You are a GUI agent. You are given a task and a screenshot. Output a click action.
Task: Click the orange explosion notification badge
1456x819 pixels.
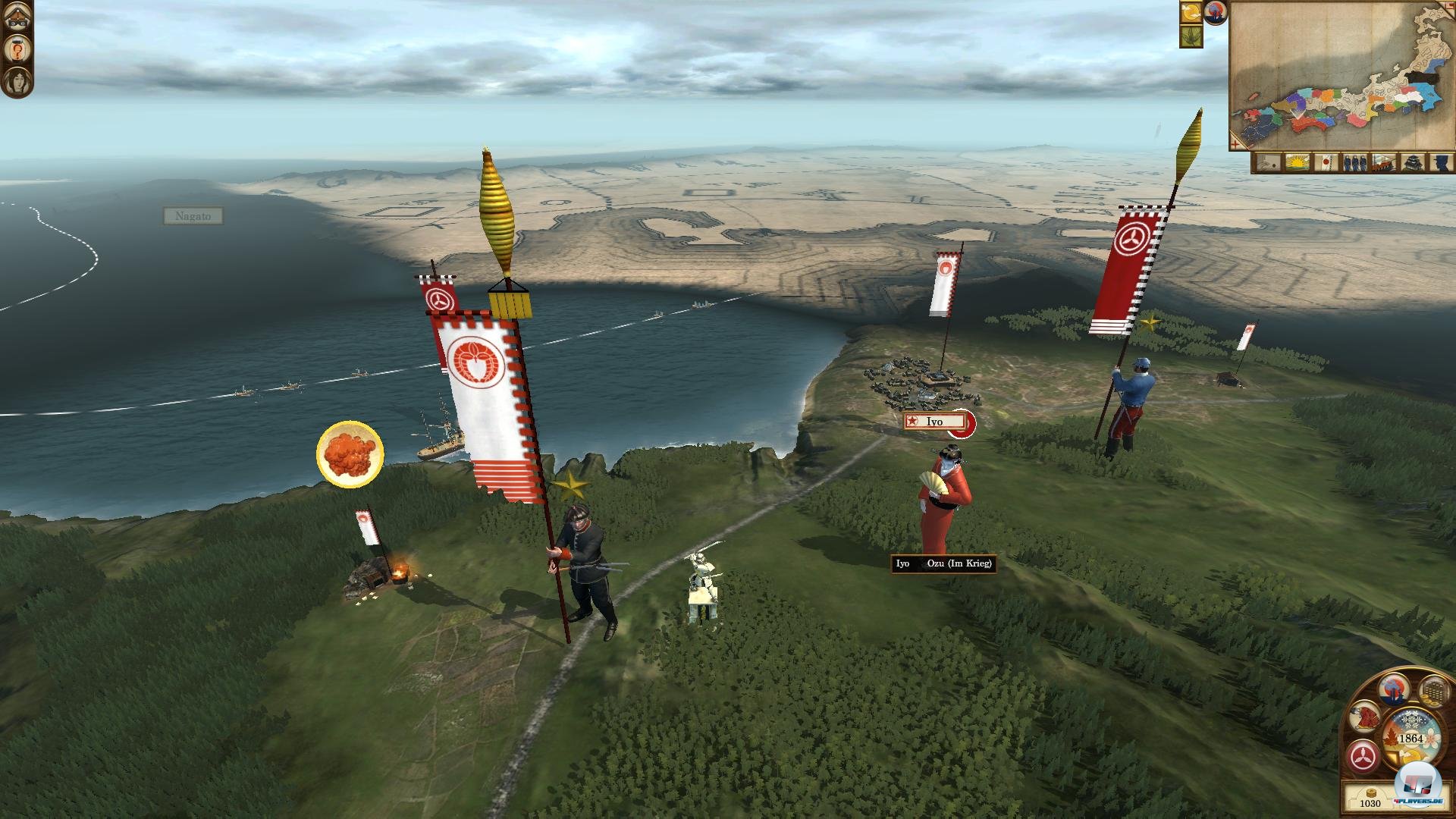pyautogui.click(x=350, y=454)
